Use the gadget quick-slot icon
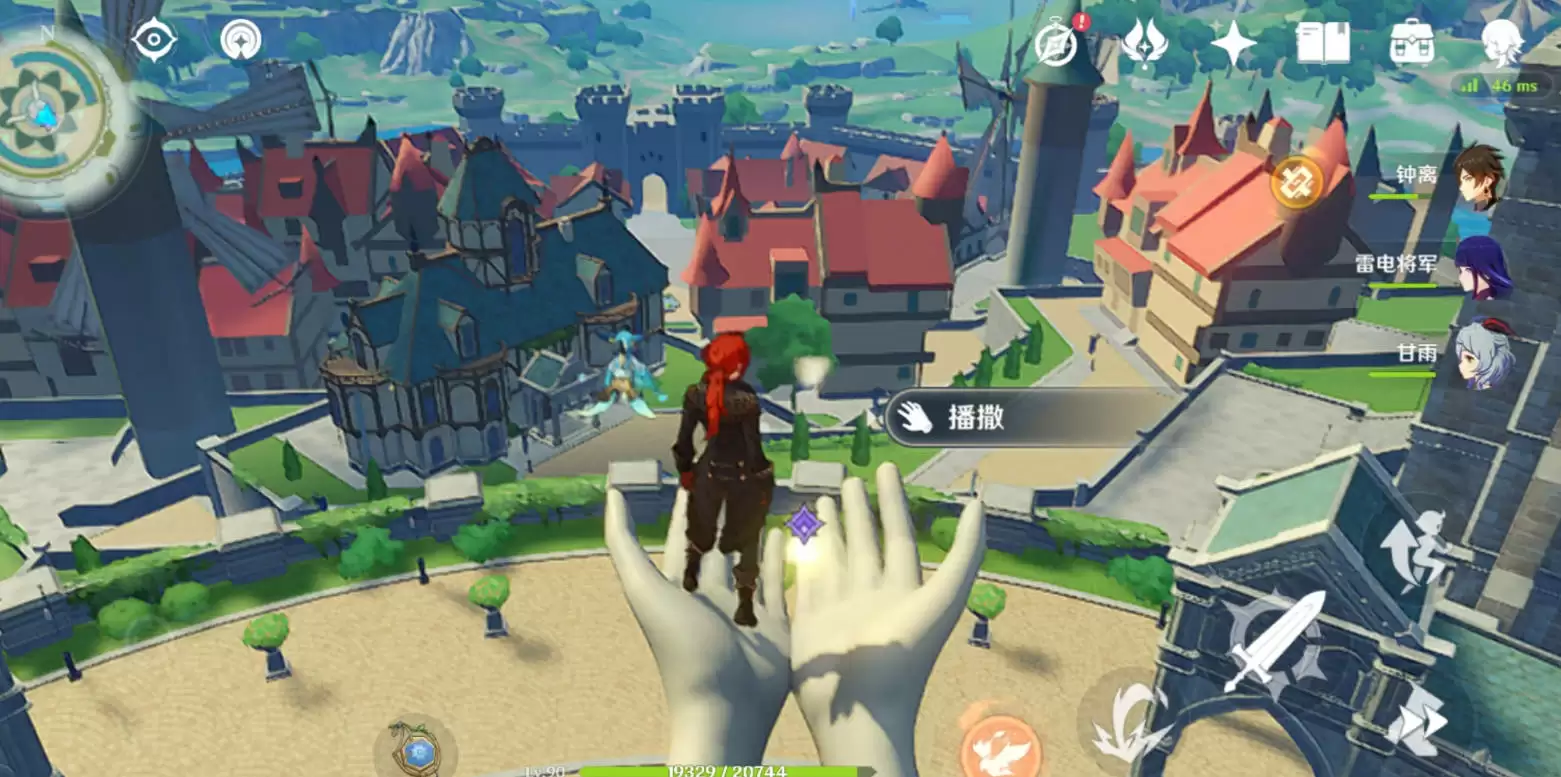The width and height of the screenshot is (1561, 777). coord(416,748)
